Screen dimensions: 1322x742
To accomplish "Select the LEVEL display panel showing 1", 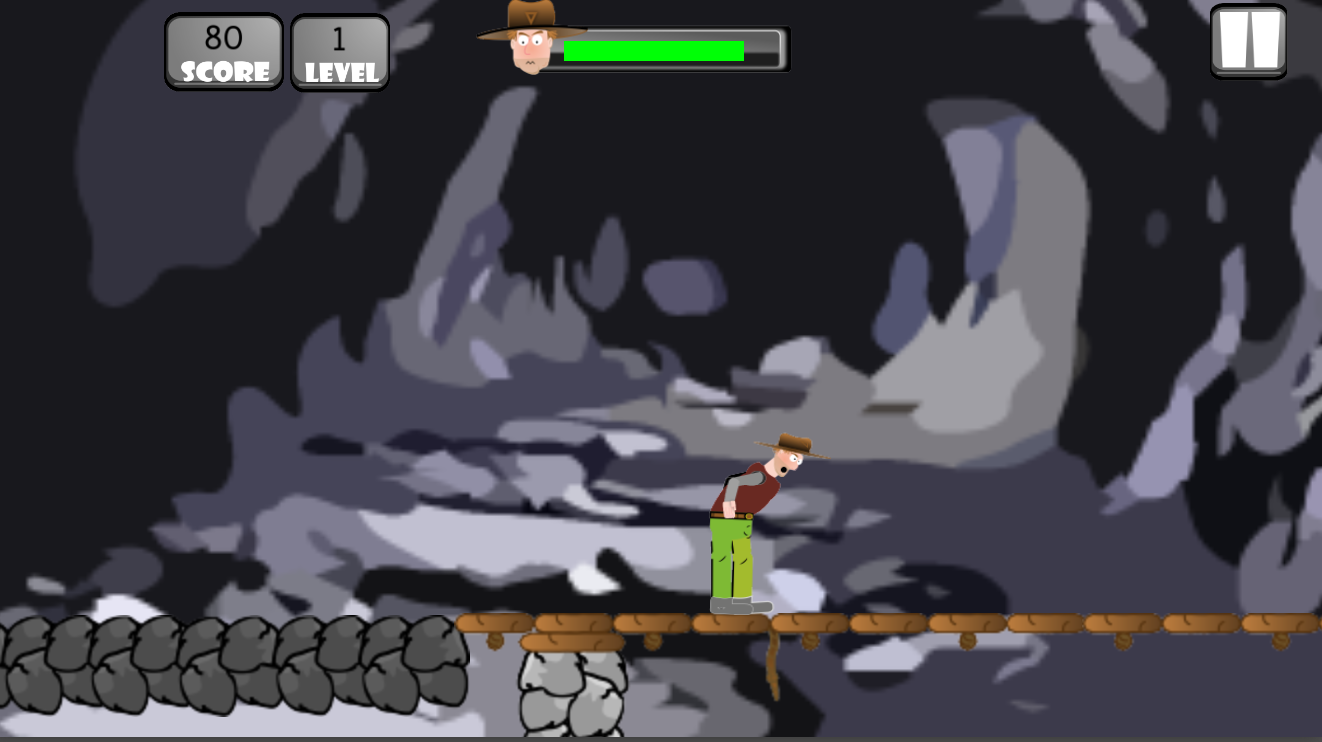I will click(x=339, y=50).
